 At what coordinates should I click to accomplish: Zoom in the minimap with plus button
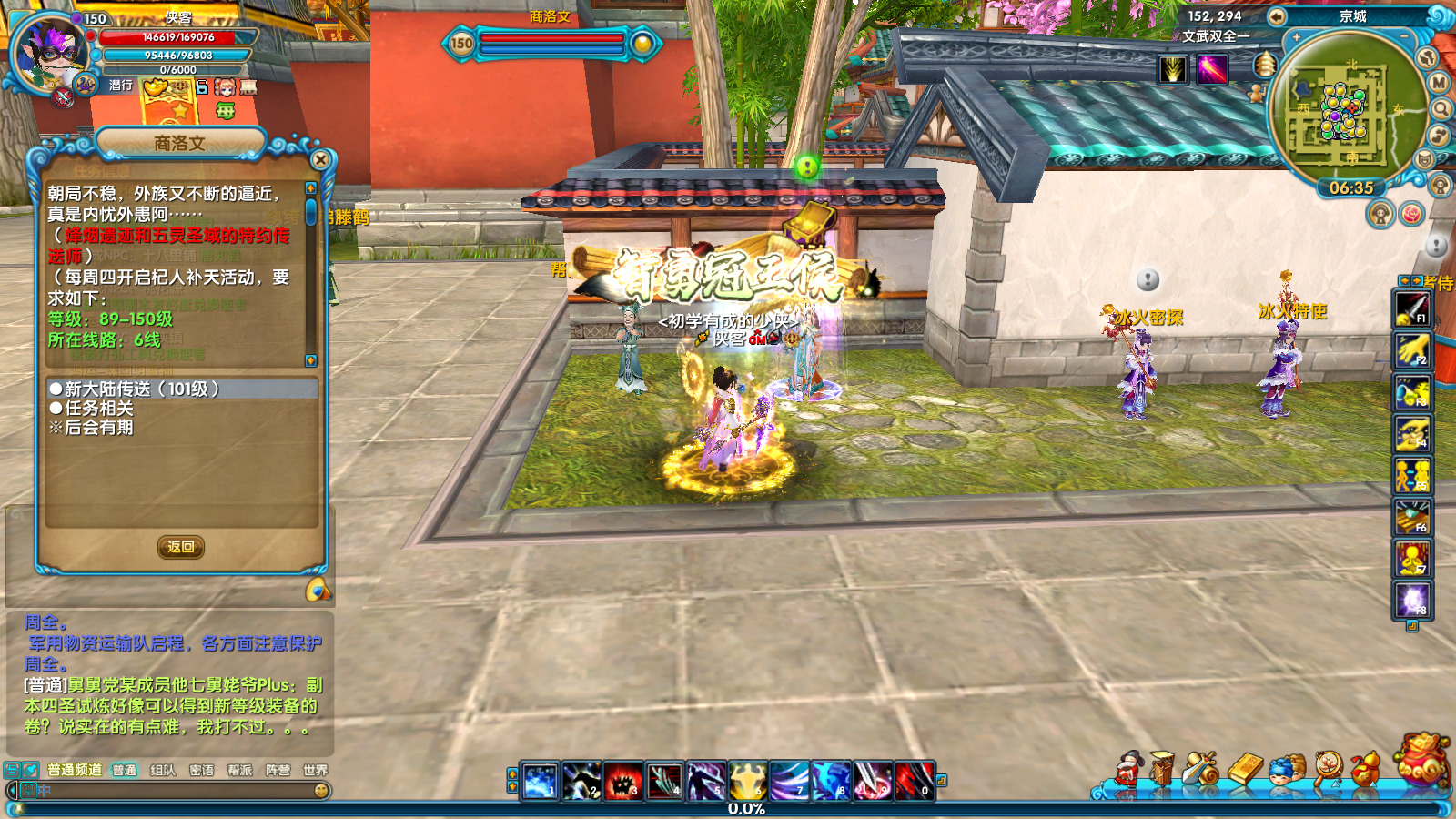coord(1296,38)
